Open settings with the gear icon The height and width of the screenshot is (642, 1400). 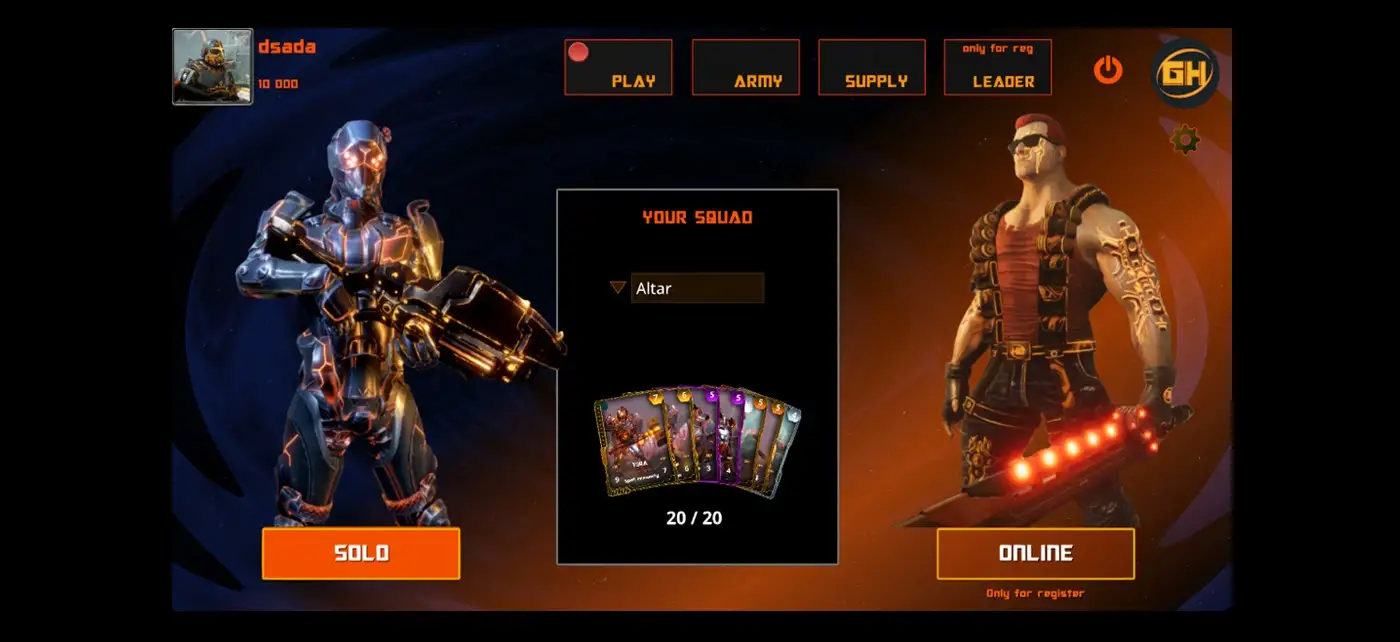click(1185, 139)
